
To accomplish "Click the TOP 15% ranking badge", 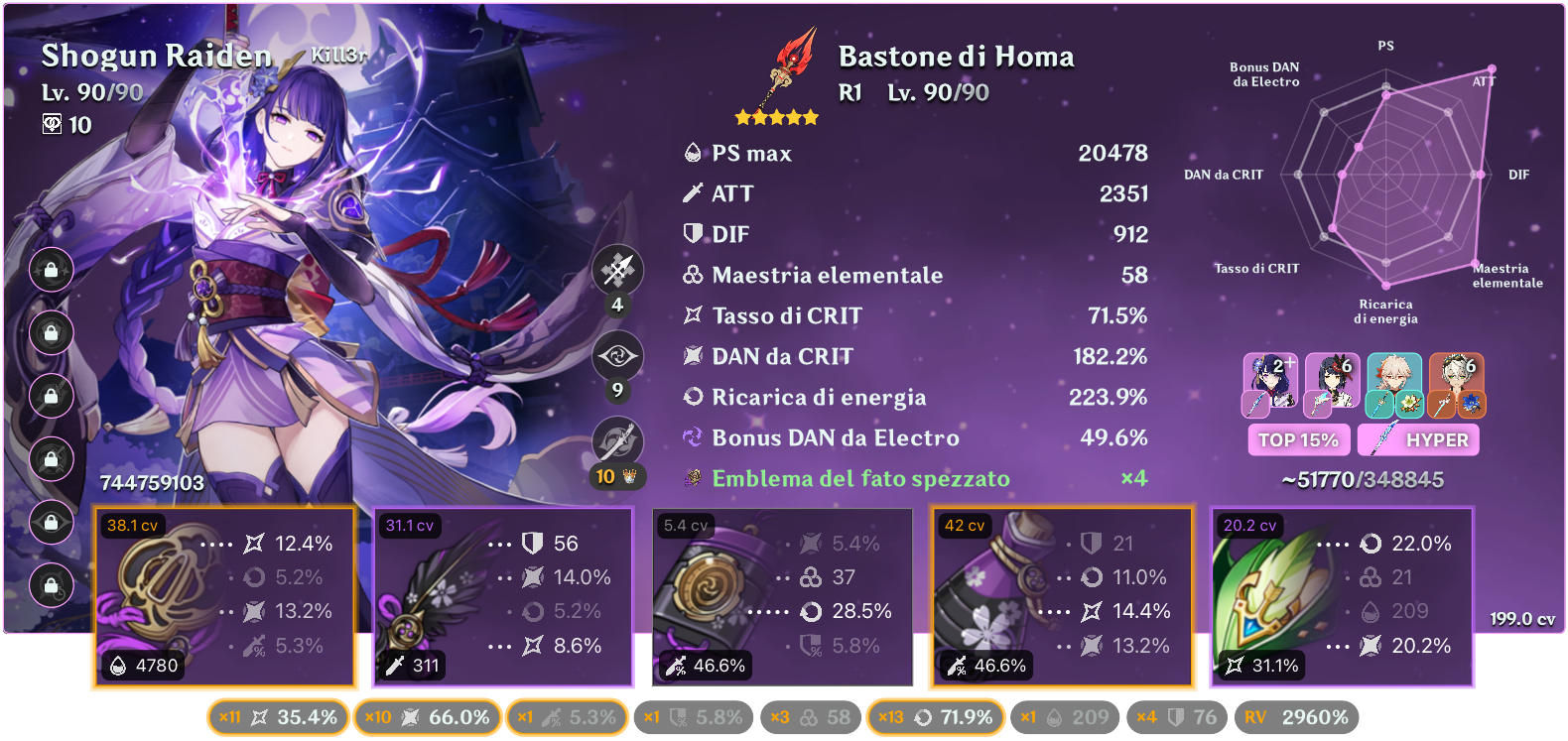I will [x=1298, y=439].
